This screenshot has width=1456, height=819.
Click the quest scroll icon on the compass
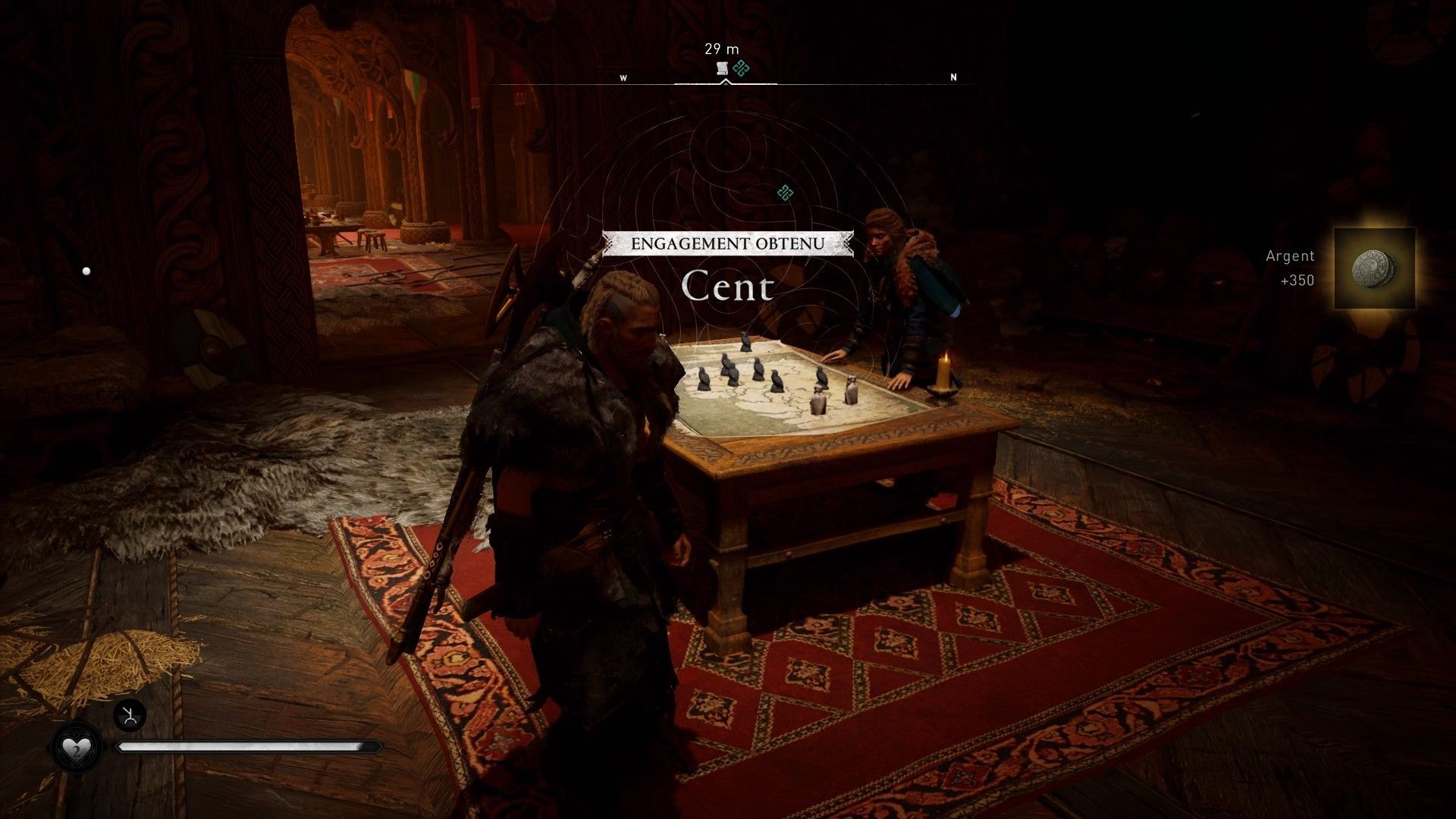click(x=720, y=68)
